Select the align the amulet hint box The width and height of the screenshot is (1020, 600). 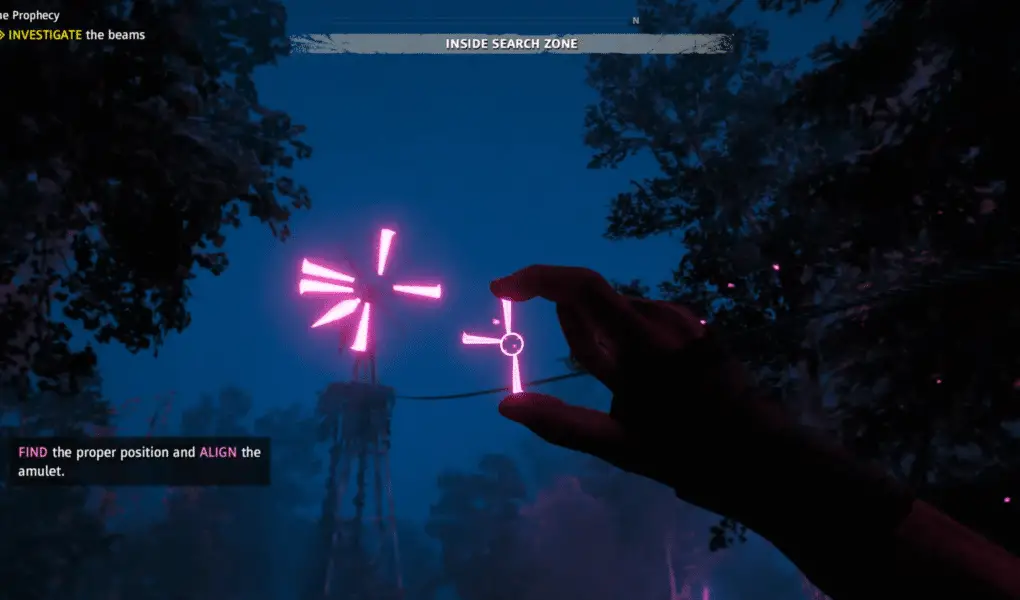coord(138,461)
